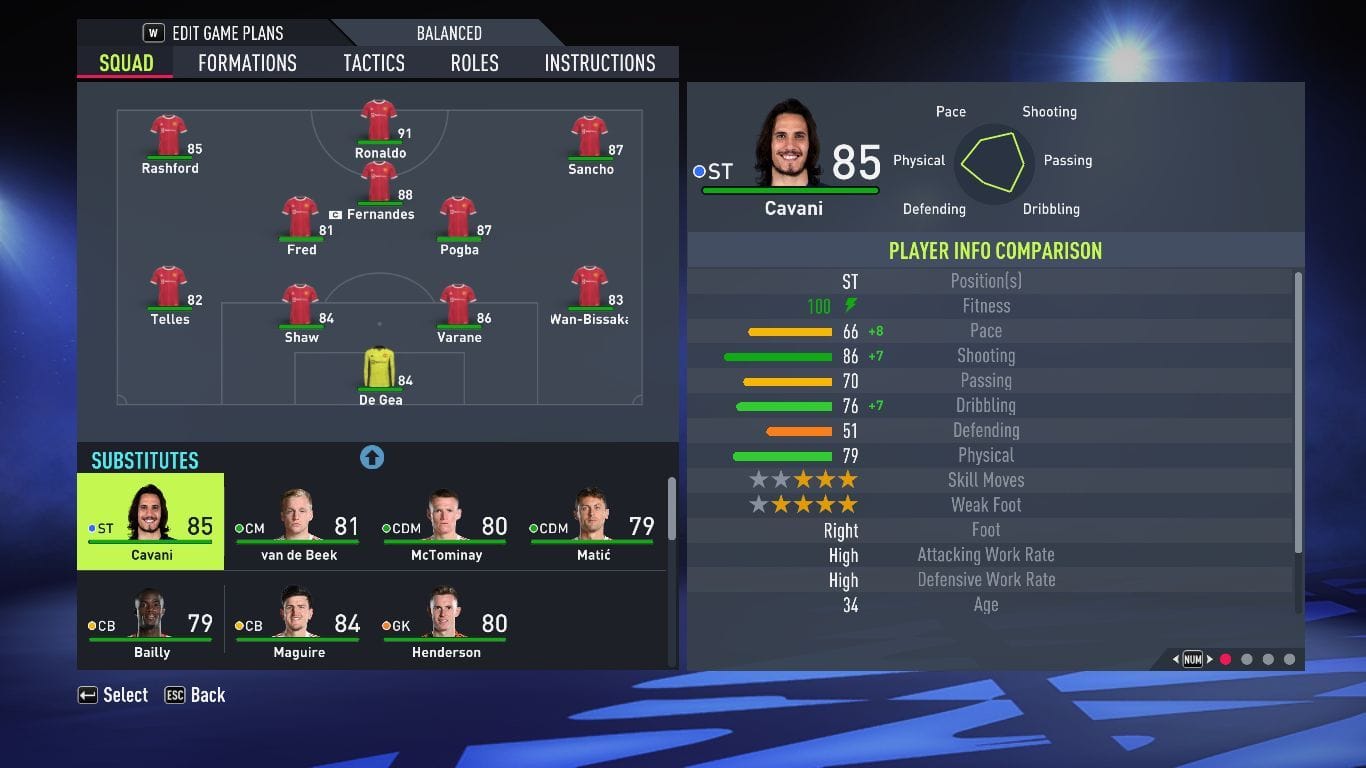Select De Gea's yellow goalkeeper jersey

[x=380, y=371]
